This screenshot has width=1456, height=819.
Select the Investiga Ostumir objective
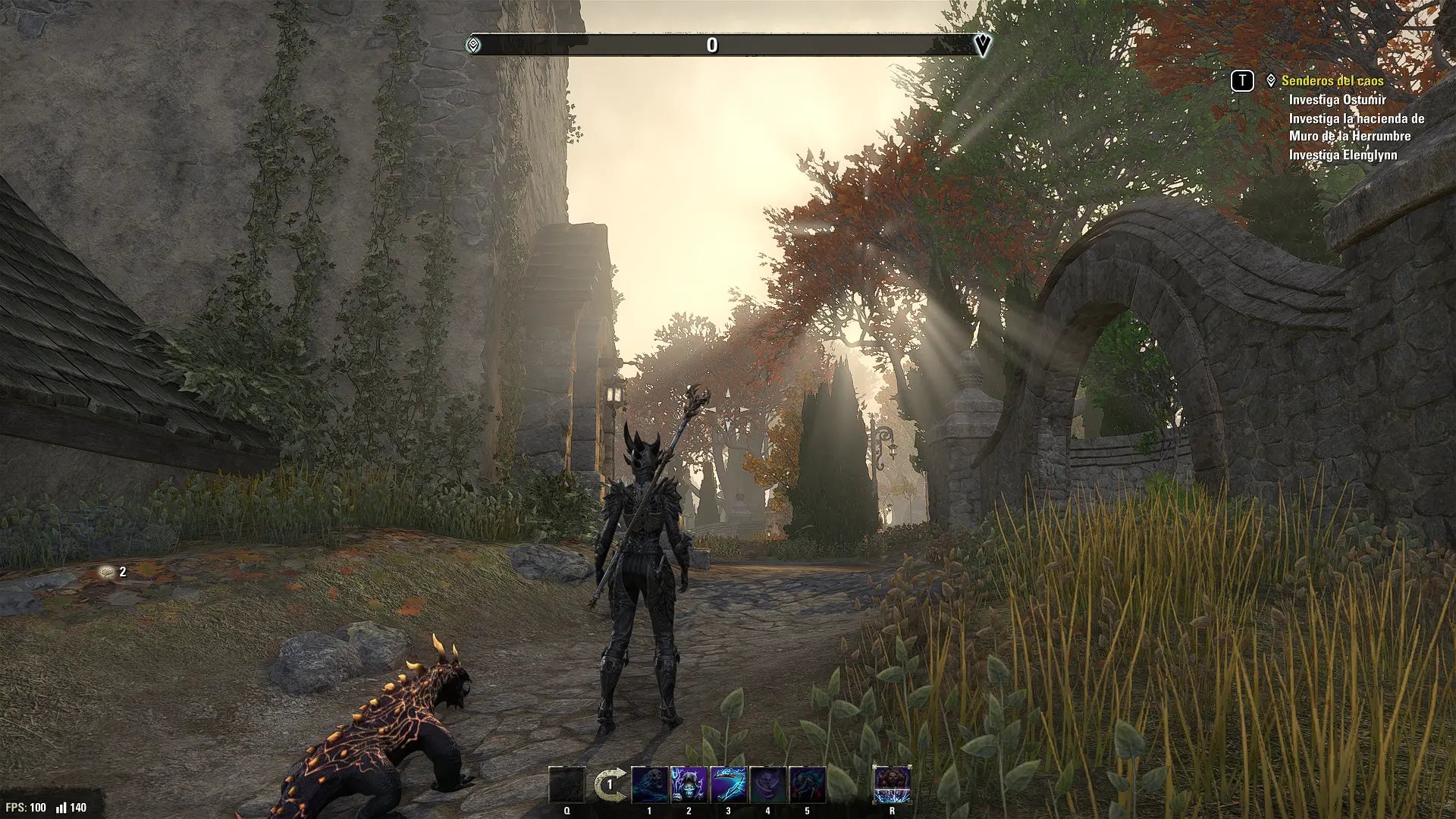click(x=1337, y=99)
